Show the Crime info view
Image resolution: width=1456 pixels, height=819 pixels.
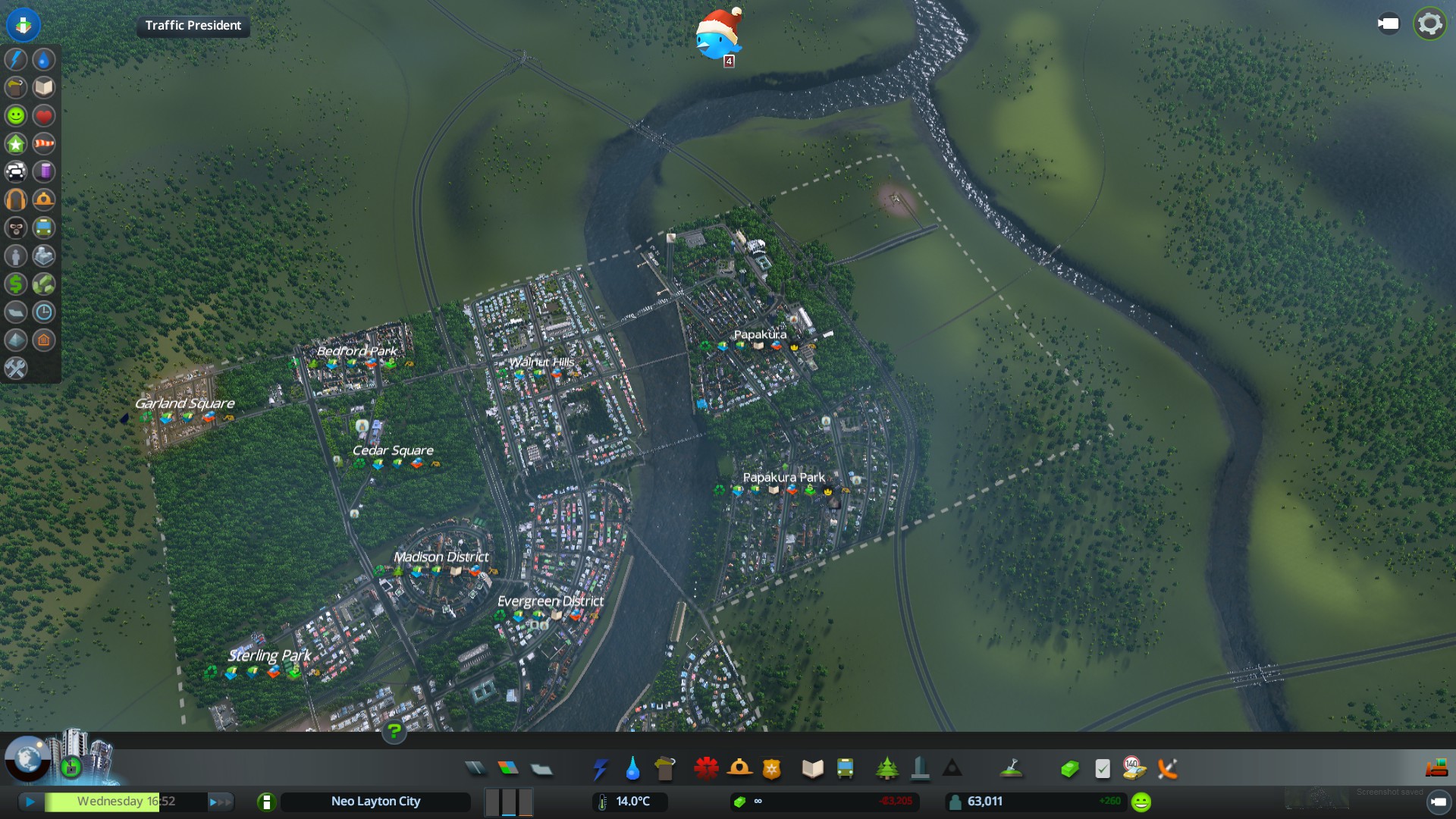(x=16, y=227)
